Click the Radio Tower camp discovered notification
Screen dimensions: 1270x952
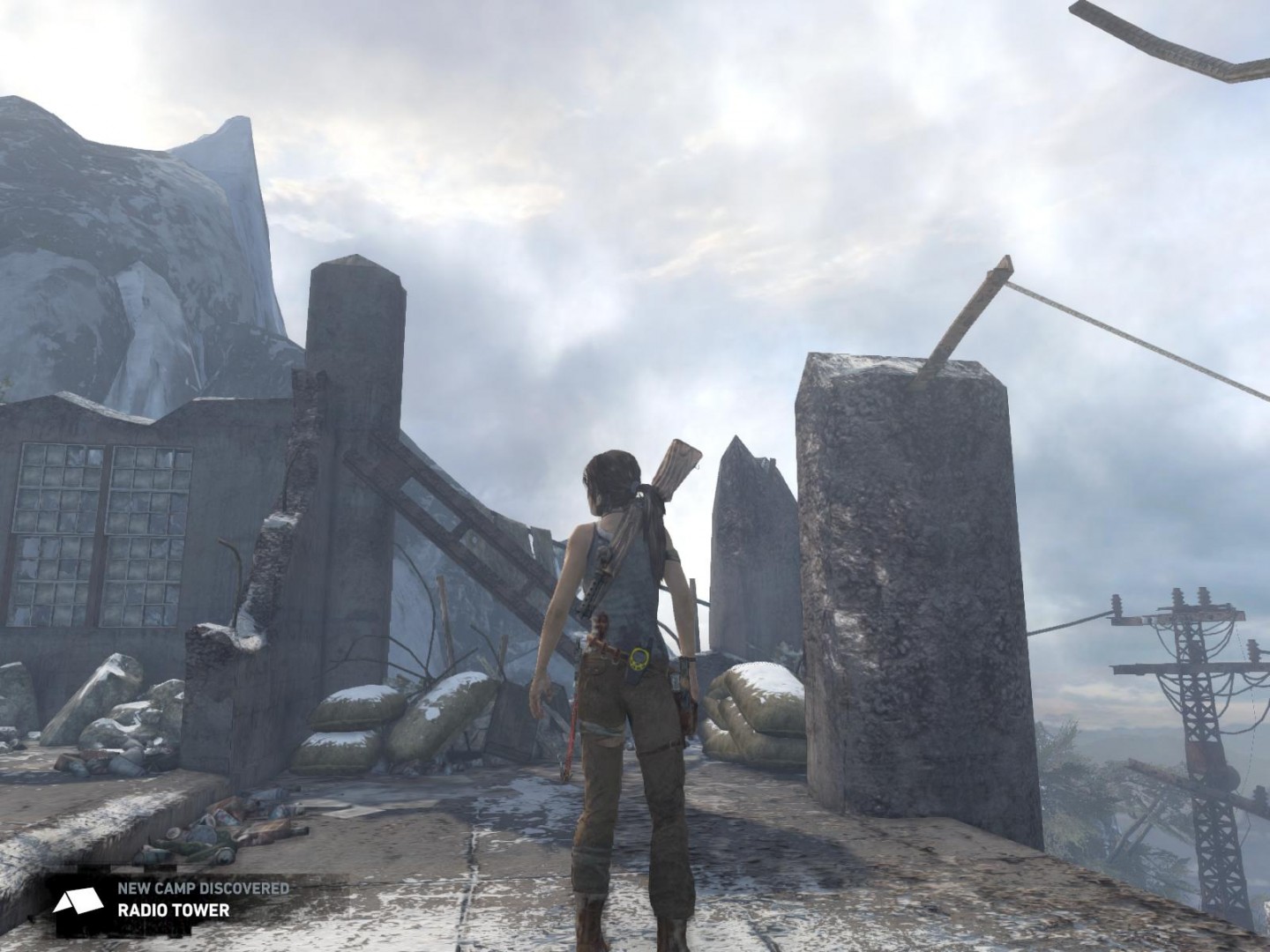[x=172, y=898]
